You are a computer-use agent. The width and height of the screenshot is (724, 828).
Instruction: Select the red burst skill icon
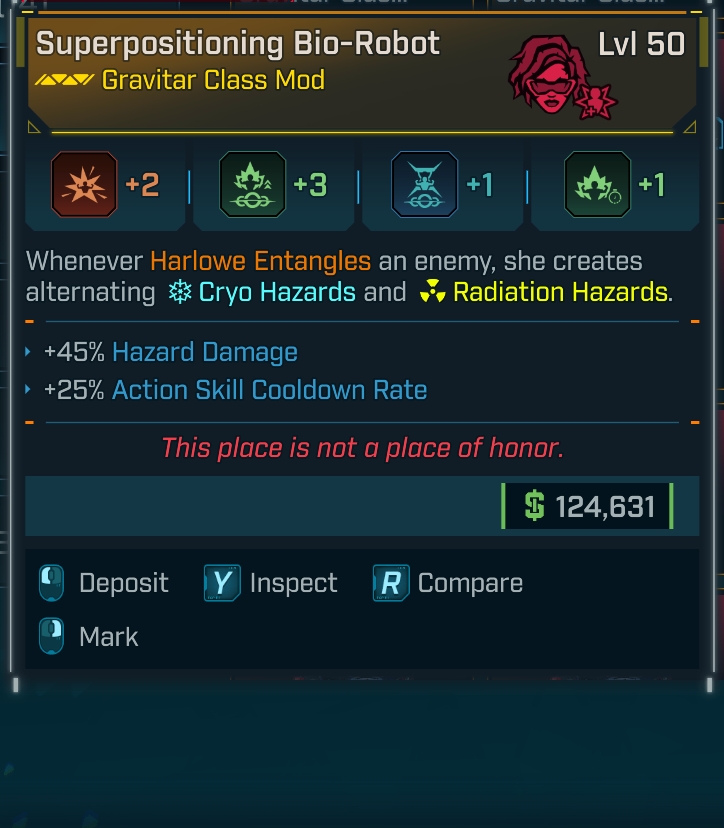point(85,185)
